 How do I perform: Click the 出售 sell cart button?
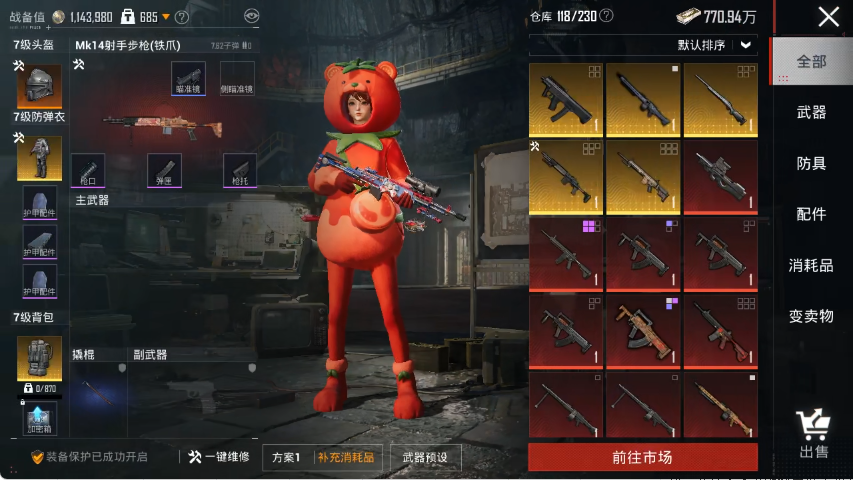pyautogui.click(x=813, y=434)
